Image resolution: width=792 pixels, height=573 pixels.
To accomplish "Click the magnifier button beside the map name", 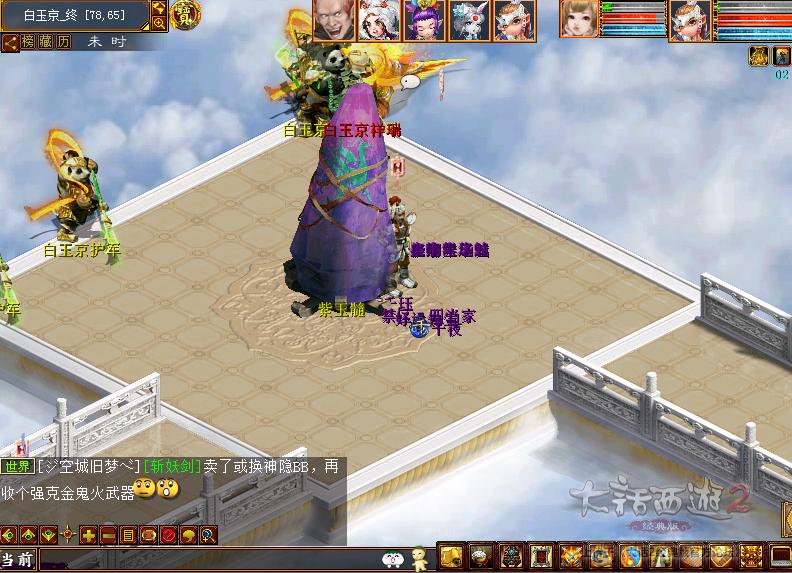I will (x=159, y=23).
